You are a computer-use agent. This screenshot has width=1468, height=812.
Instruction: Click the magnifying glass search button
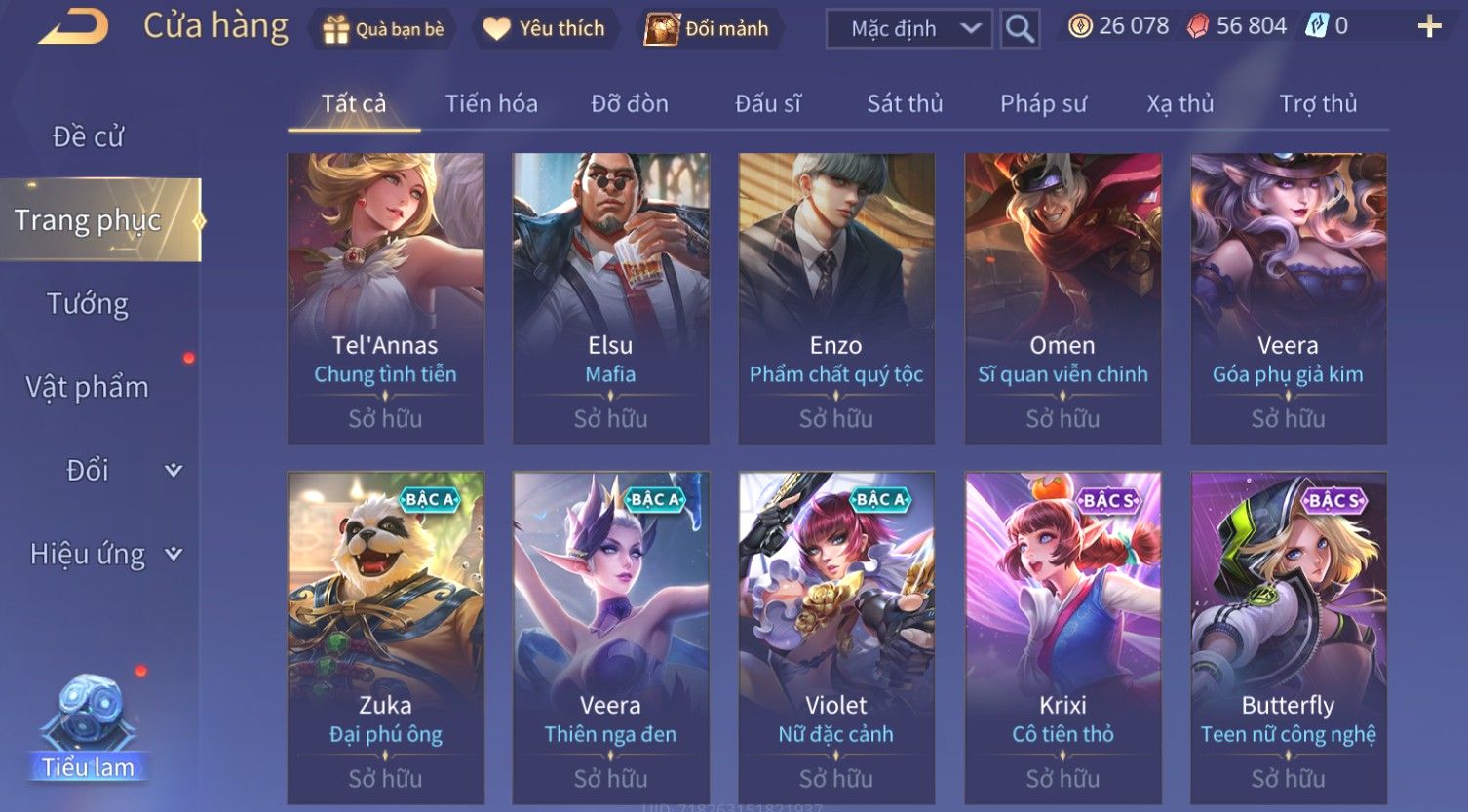tap(1020, 29)
